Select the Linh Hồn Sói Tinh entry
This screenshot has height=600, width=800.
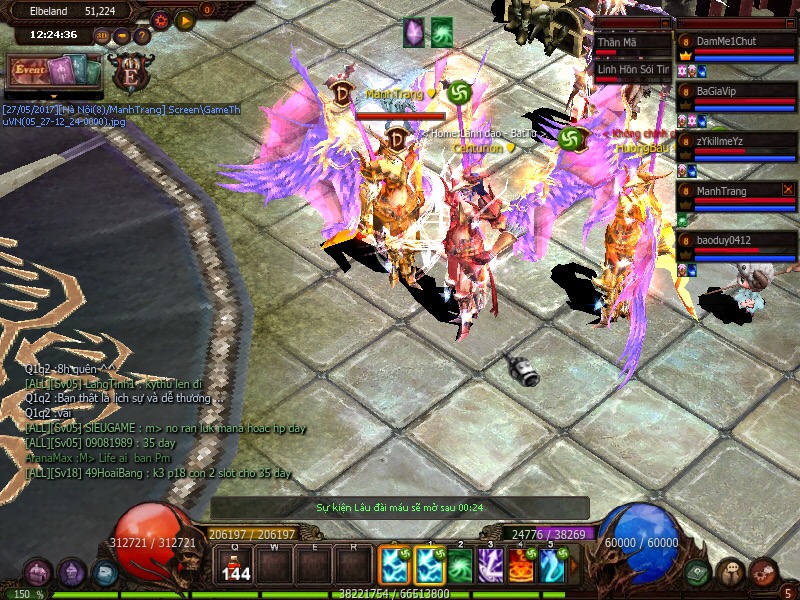click(632, 69)
